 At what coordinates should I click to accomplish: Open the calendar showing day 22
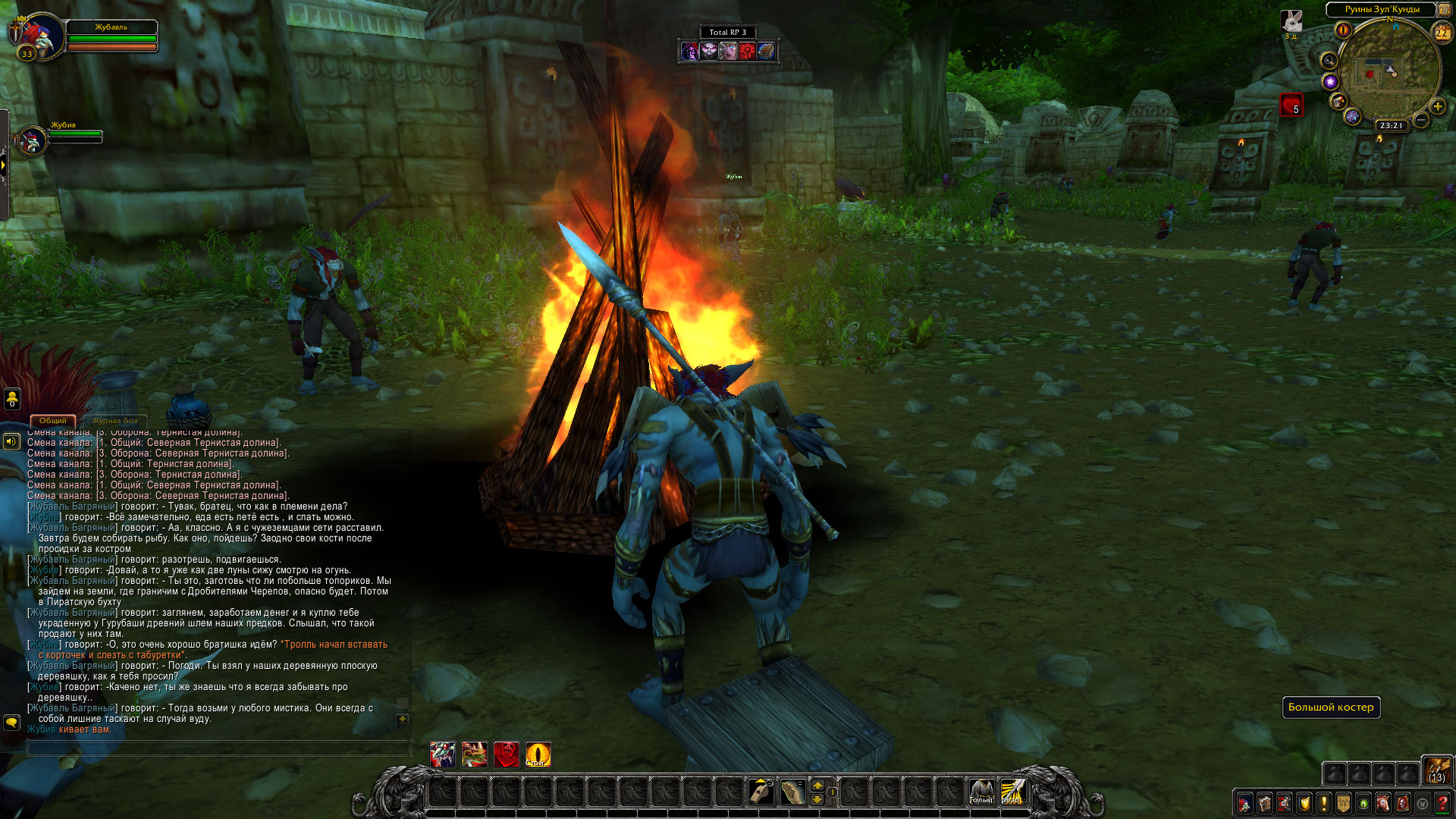click(x=1441, y=33)
